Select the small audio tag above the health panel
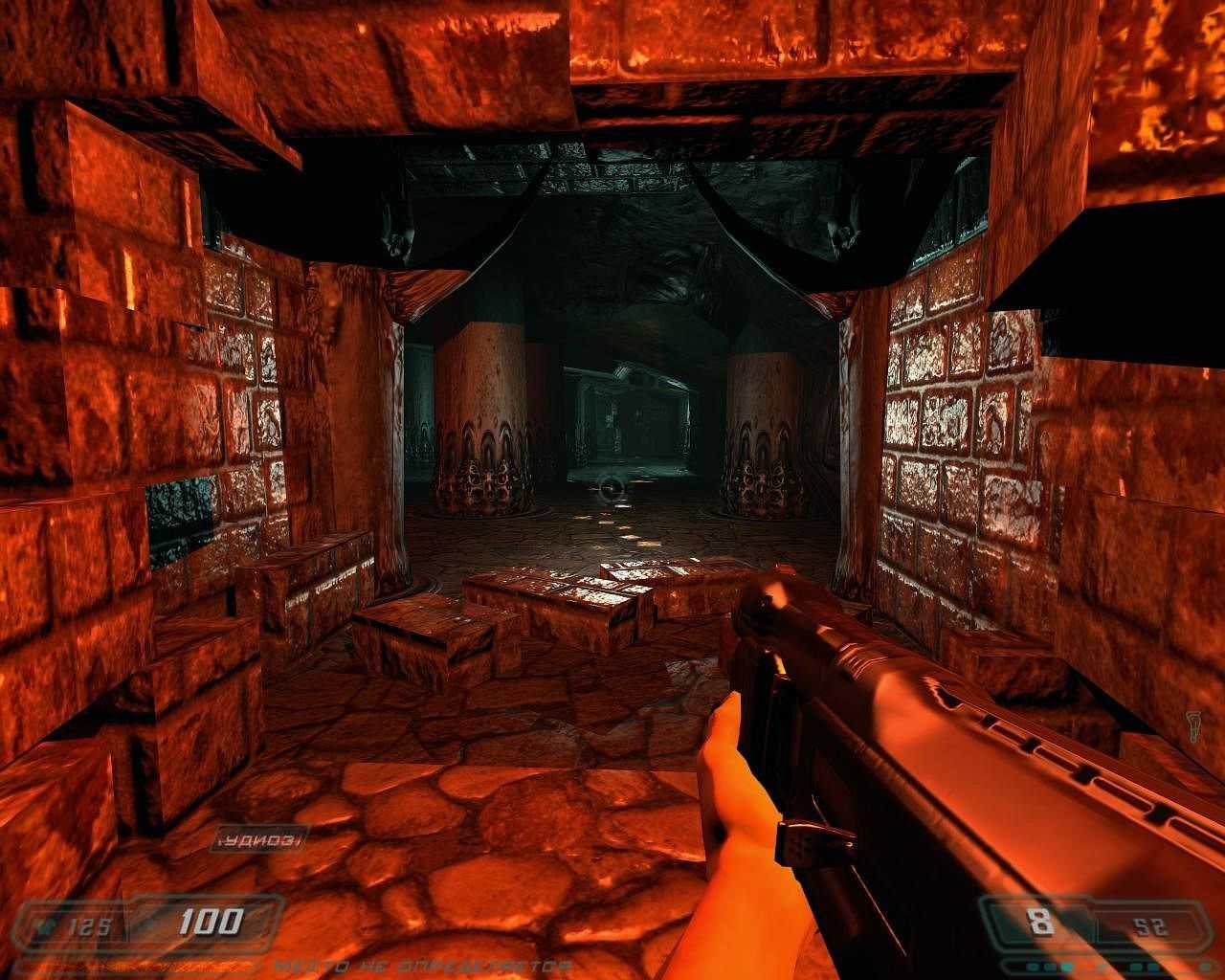 [257, 839]
